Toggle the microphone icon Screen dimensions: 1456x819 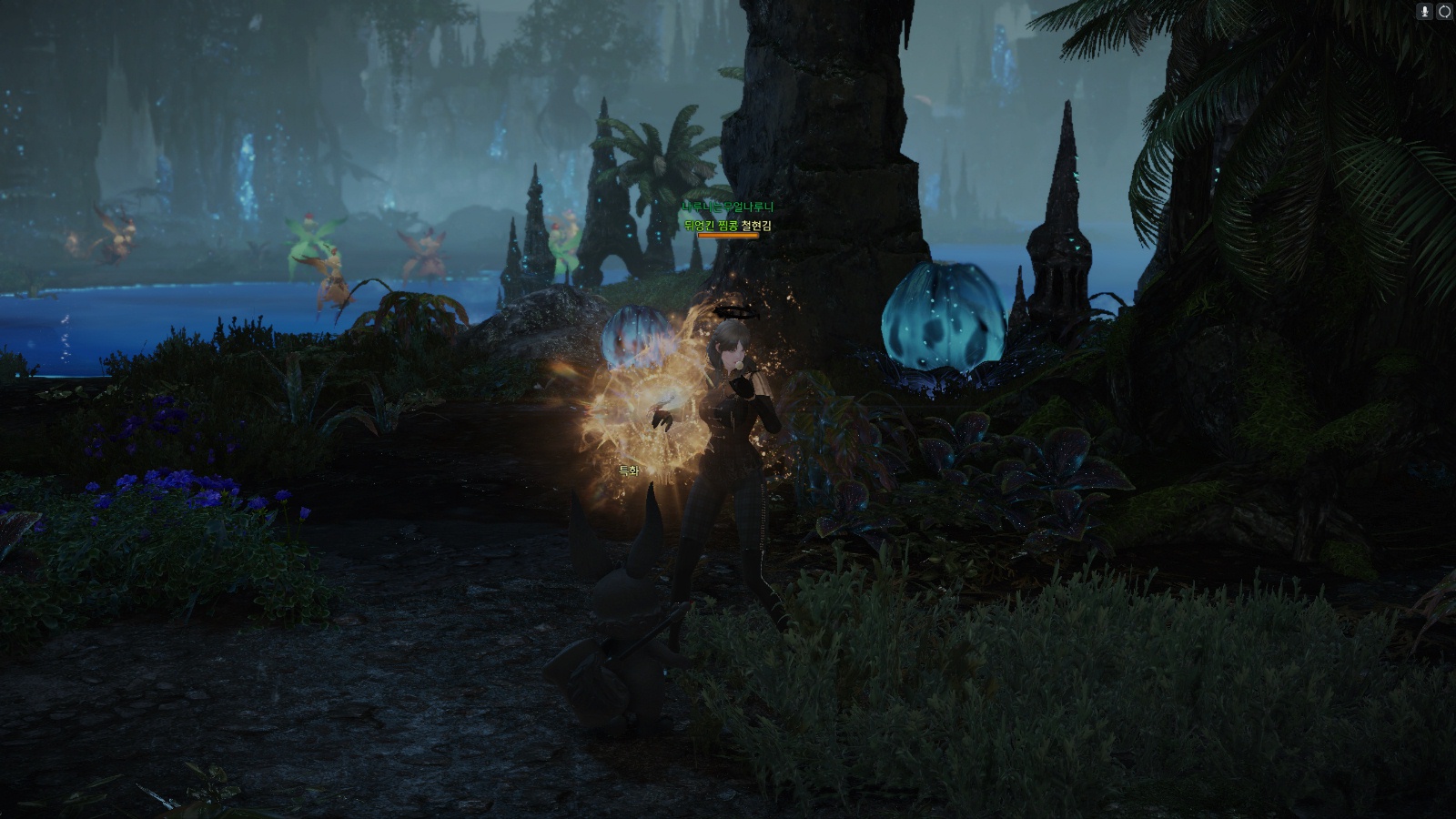[1425, 11]
